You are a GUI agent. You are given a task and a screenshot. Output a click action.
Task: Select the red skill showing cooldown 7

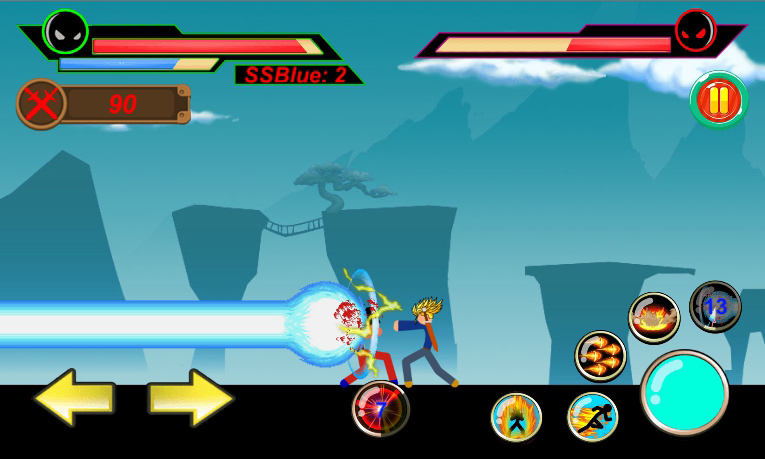click(x=380, y=409)
